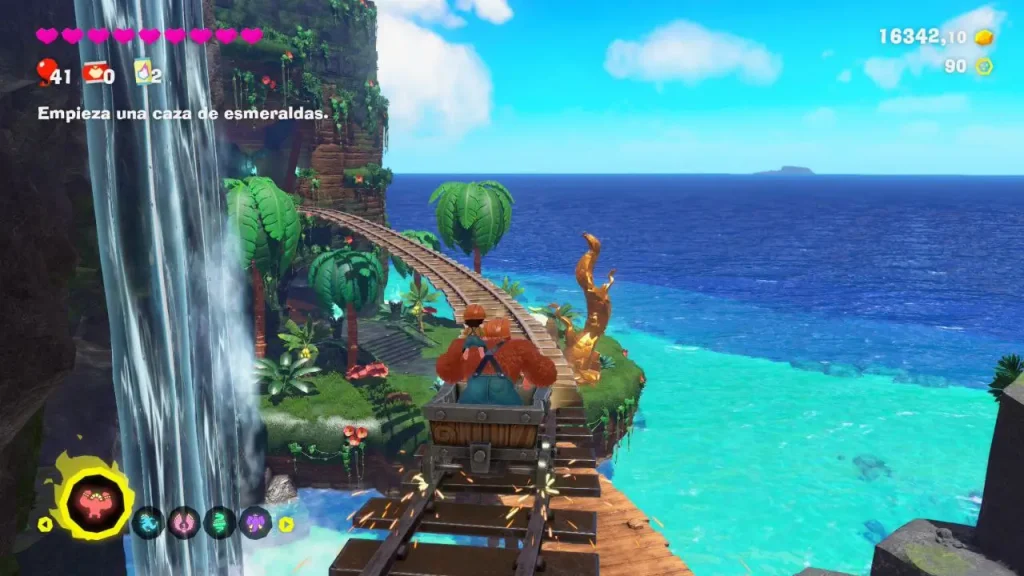Select the red heart can item icon
Viewport: 1024px width, 576px height.
(x=94, y=72)
